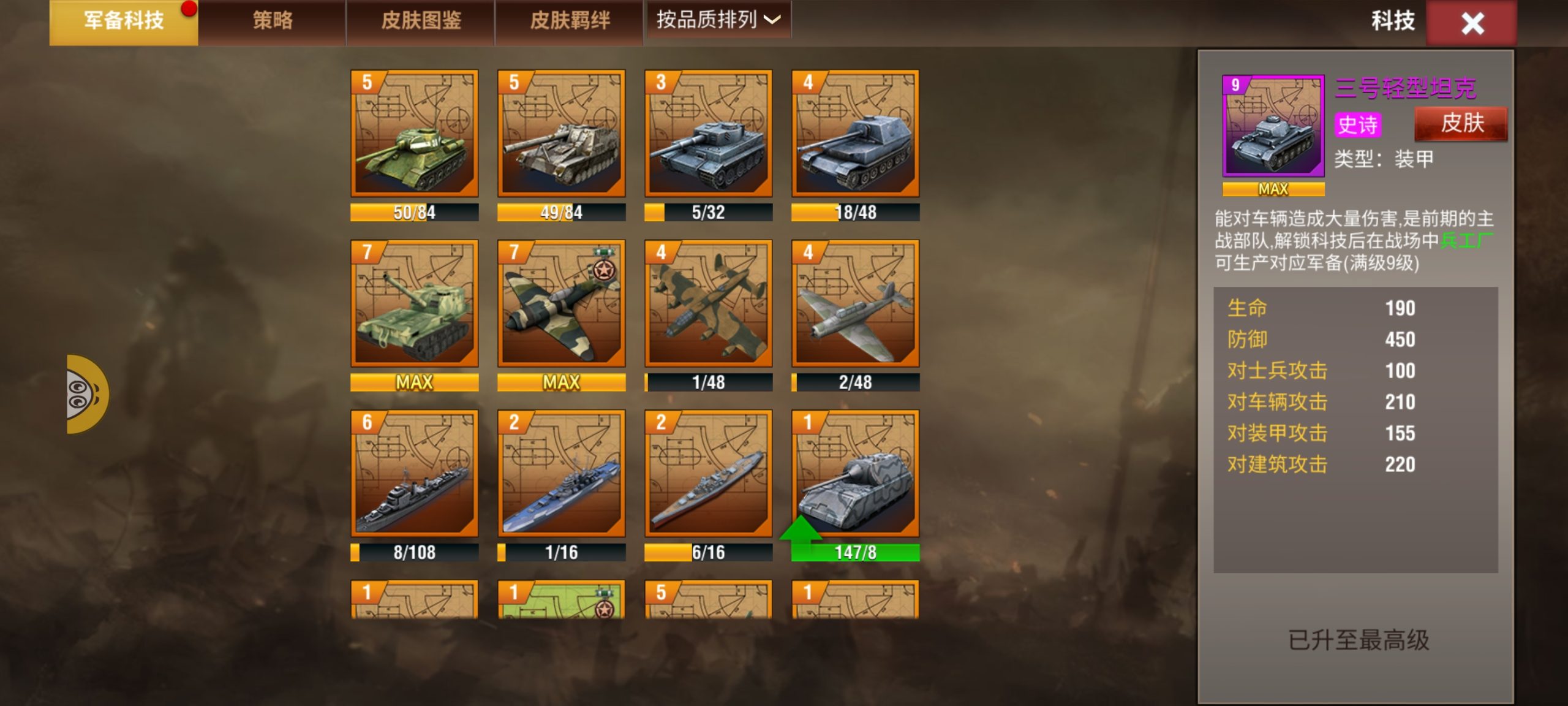The height and width of the screenshot is (706, 1568).
Task: Expand the 按品质排列 sort dropdown
Action: (x=718, y=20)
